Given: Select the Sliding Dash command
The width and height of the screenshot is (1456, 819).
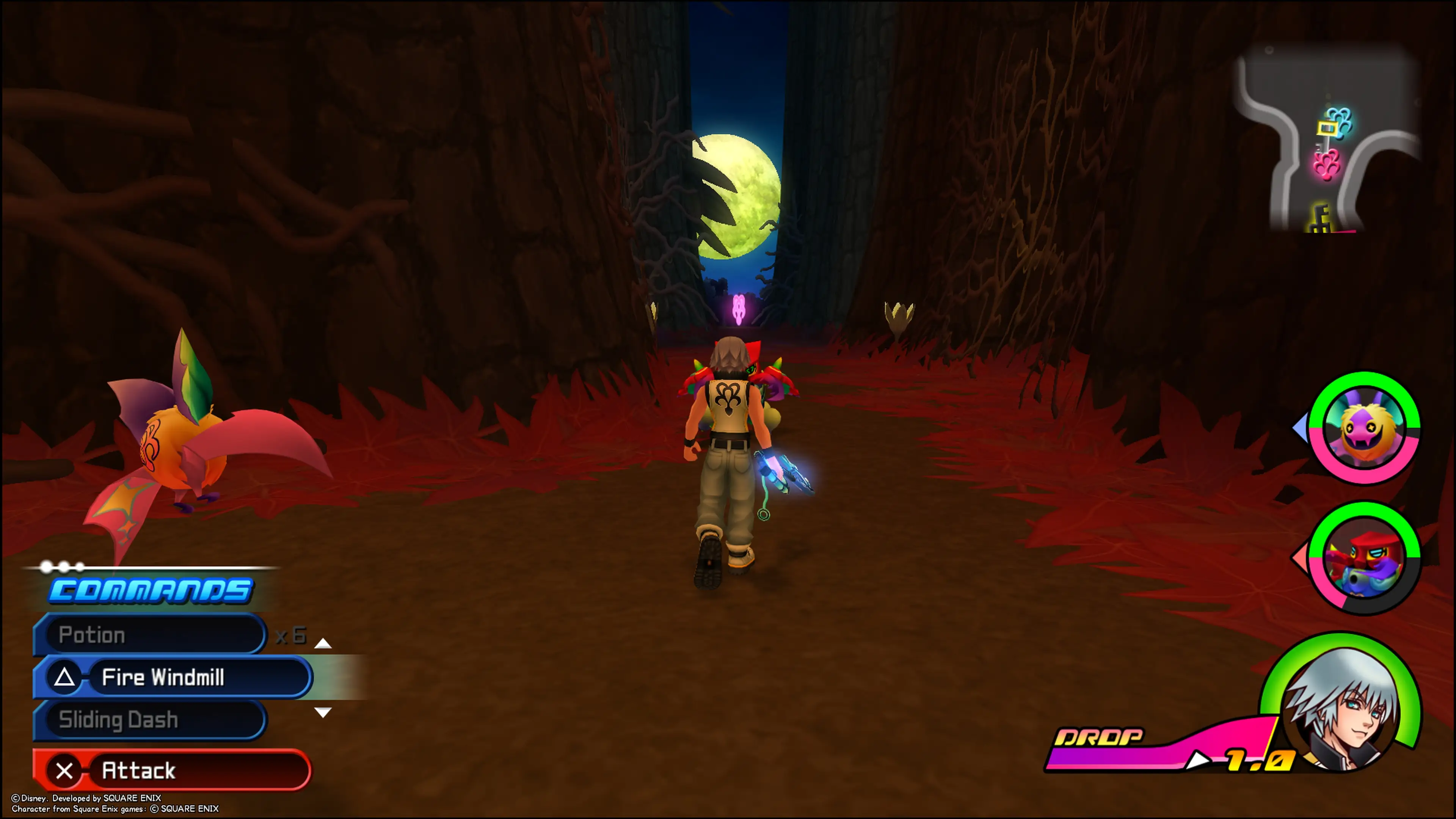Looking at the screenshot, I should pyautogui.click(x=150, y=720).
